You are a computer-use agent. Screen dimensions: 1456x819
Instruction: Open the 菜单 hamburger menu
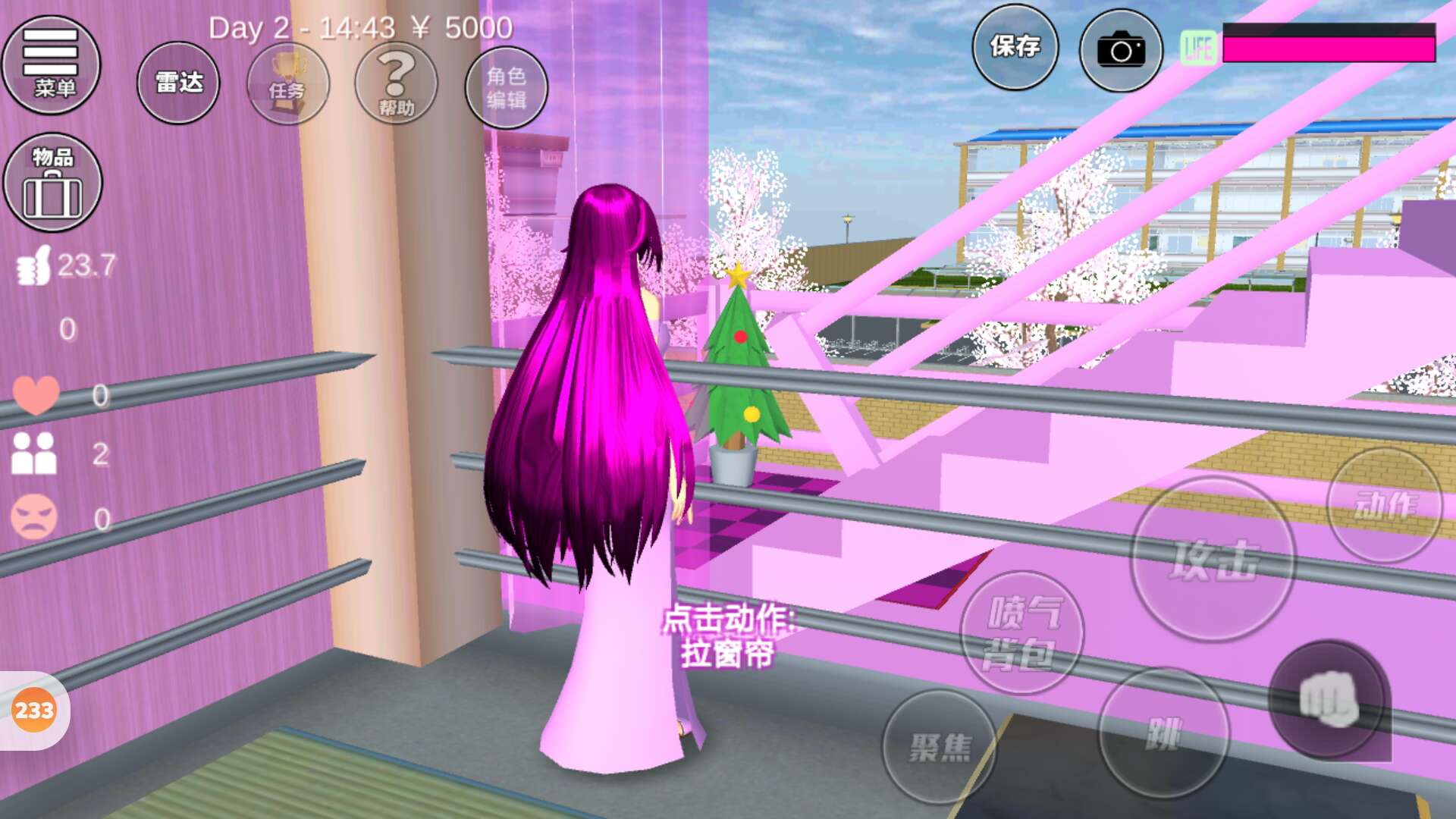tap(51, 64)
